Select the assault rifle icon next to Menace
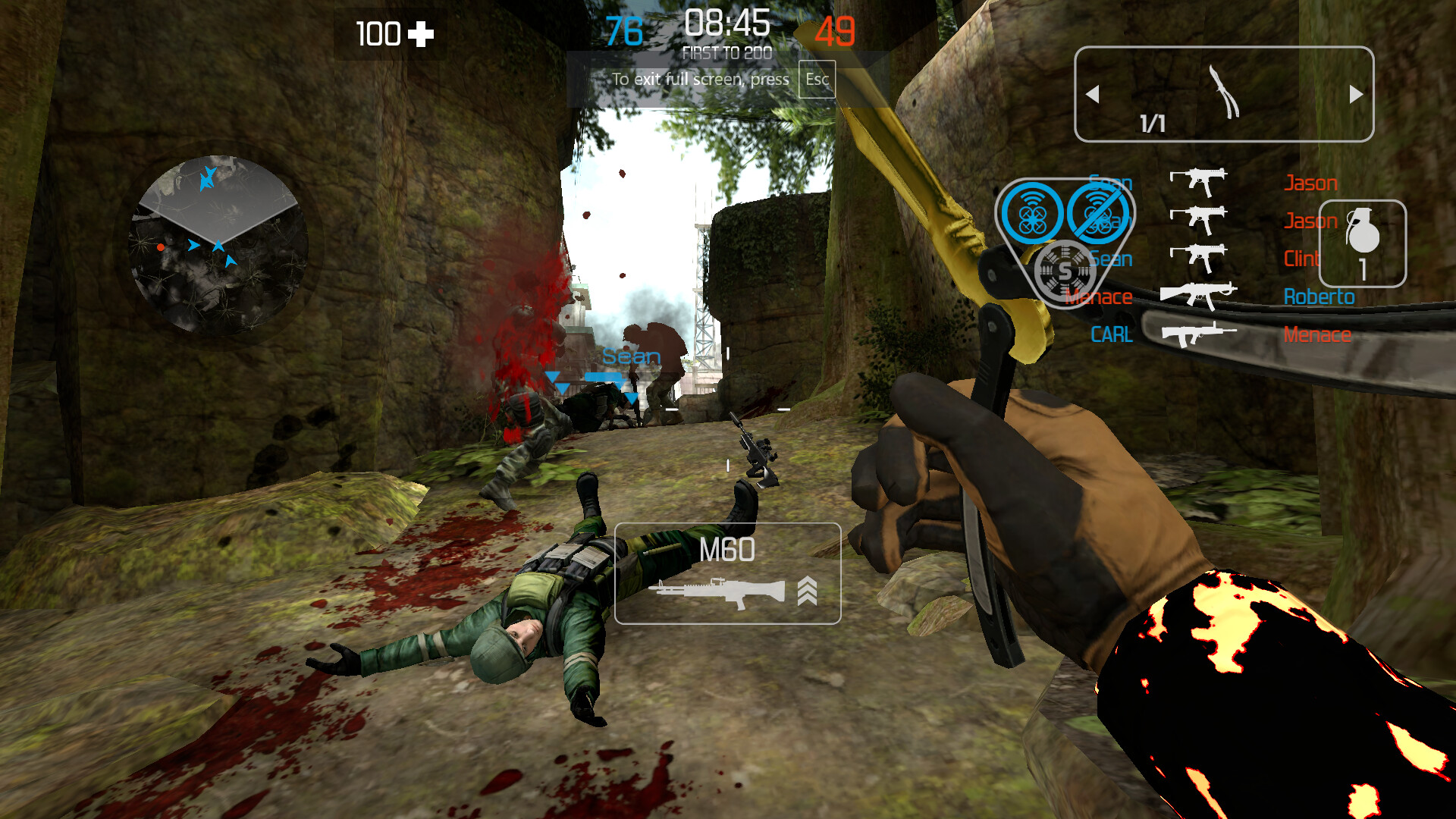The image size is (1456, 819). point(1198,334)
